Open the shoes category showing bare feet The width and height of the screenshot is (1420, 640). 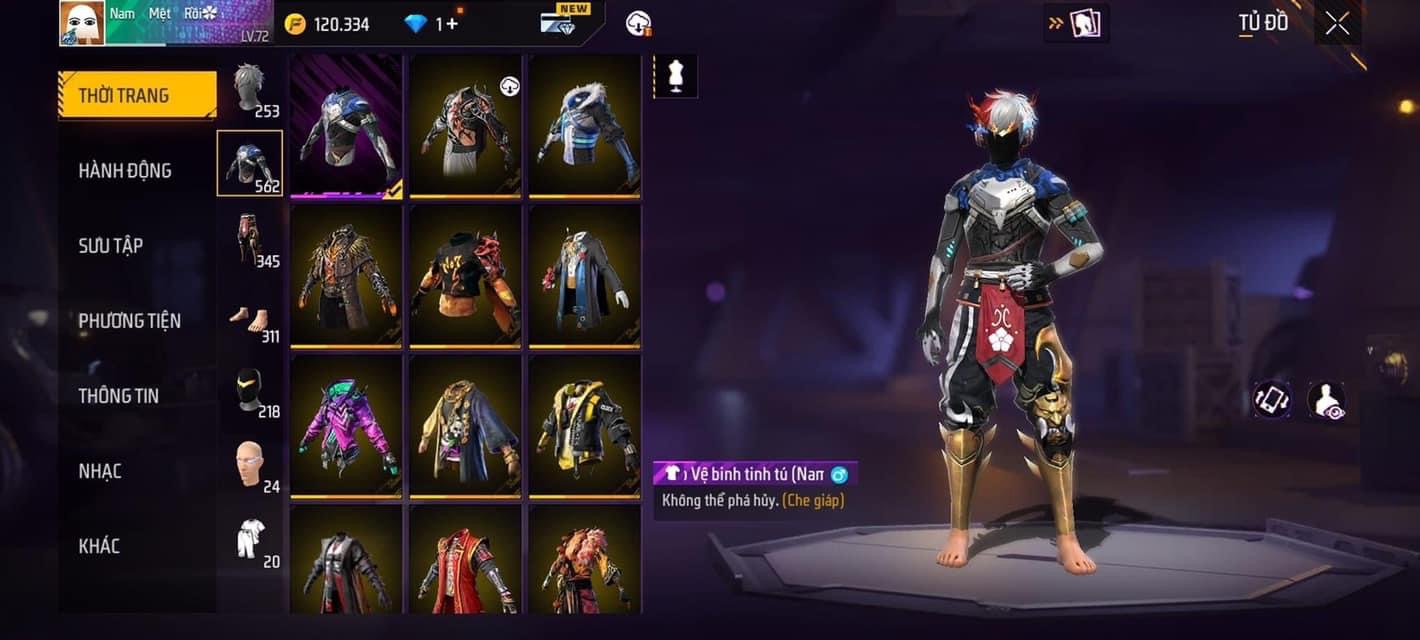click(x=250, y=320)
